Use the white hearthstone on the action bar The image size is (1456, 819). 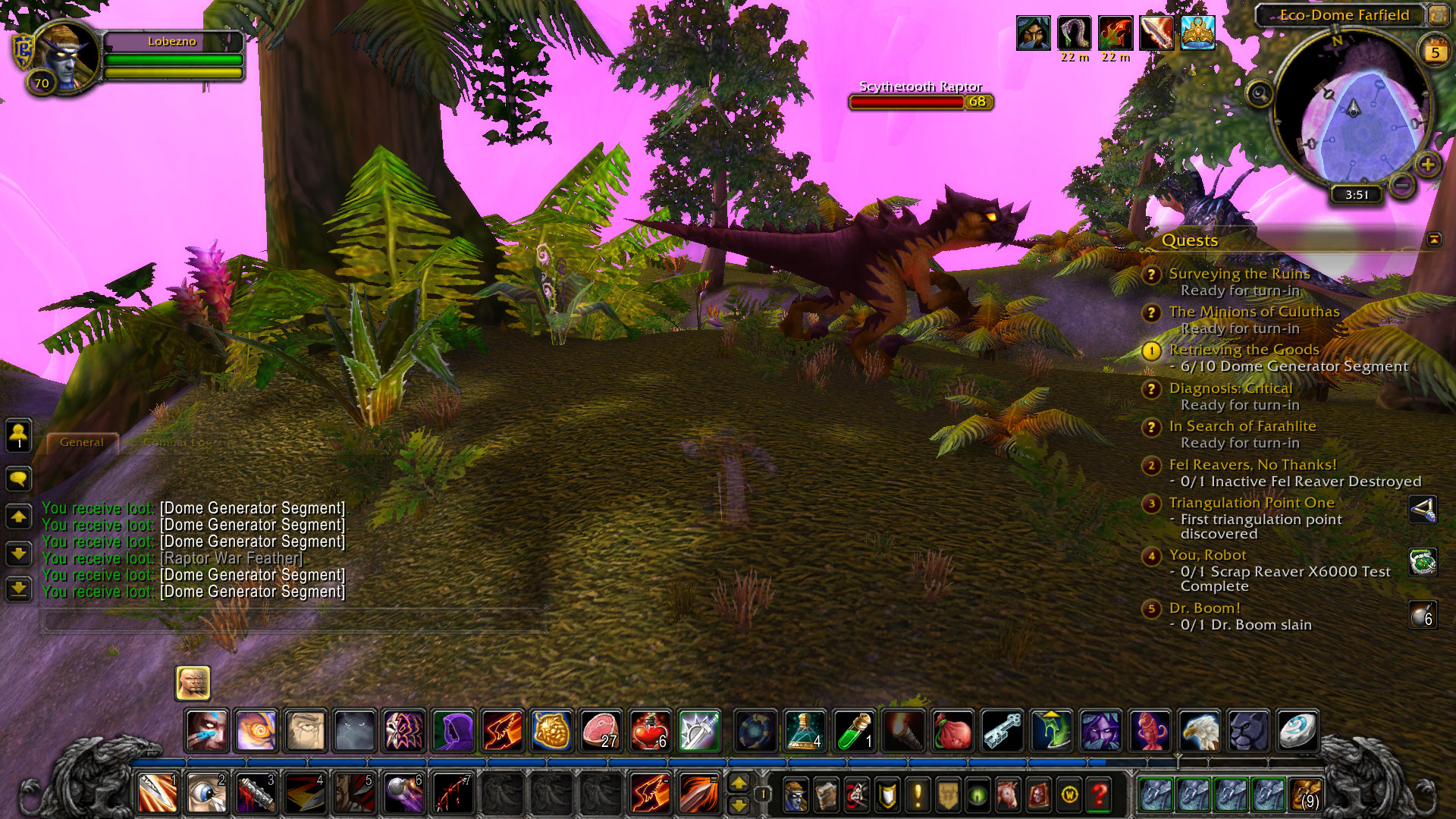(x=1297, y=730)
